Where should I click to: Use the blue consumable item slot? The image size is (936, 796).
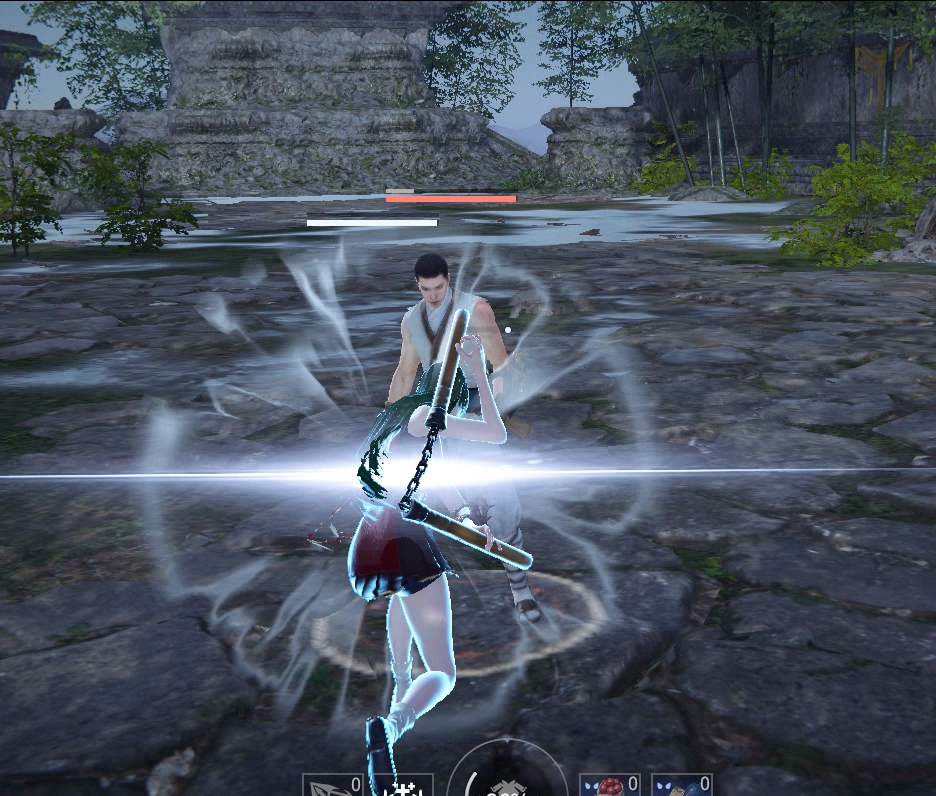click(681, 786)
